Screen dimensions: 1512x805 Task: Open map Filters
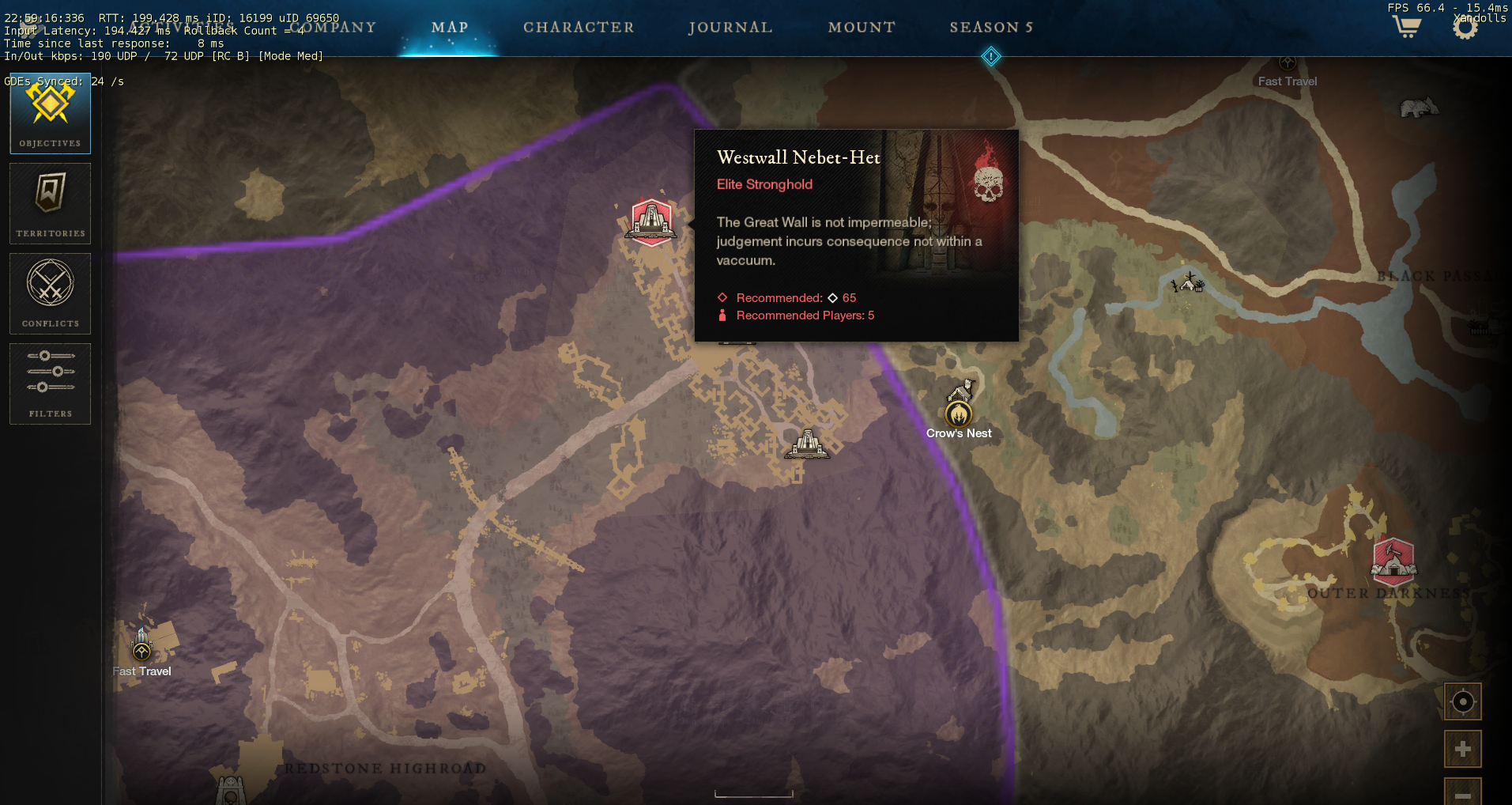point(51,384)
